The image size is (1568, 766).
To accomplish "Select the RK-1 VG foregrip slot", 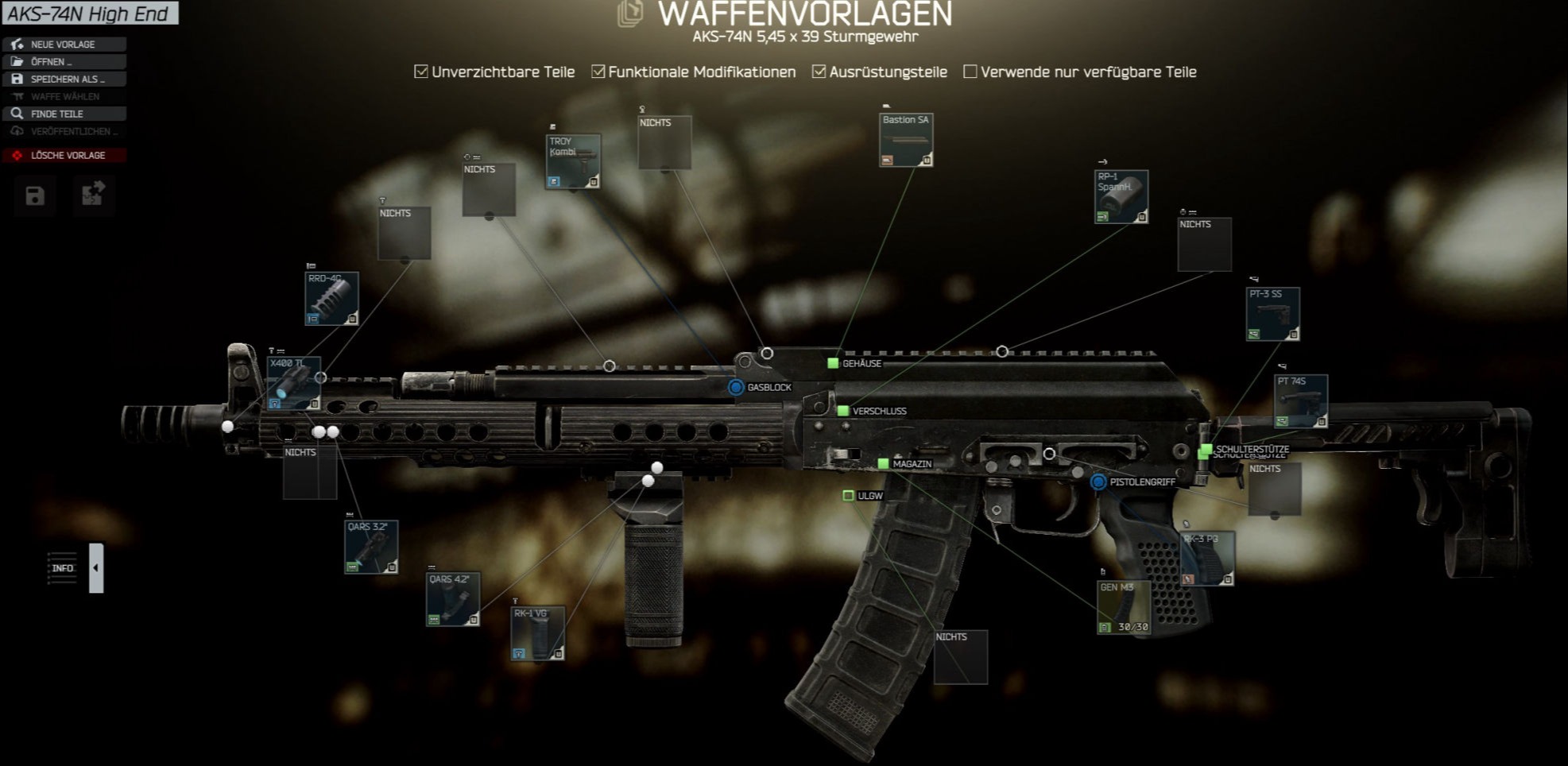I will [x=538, y=633].
